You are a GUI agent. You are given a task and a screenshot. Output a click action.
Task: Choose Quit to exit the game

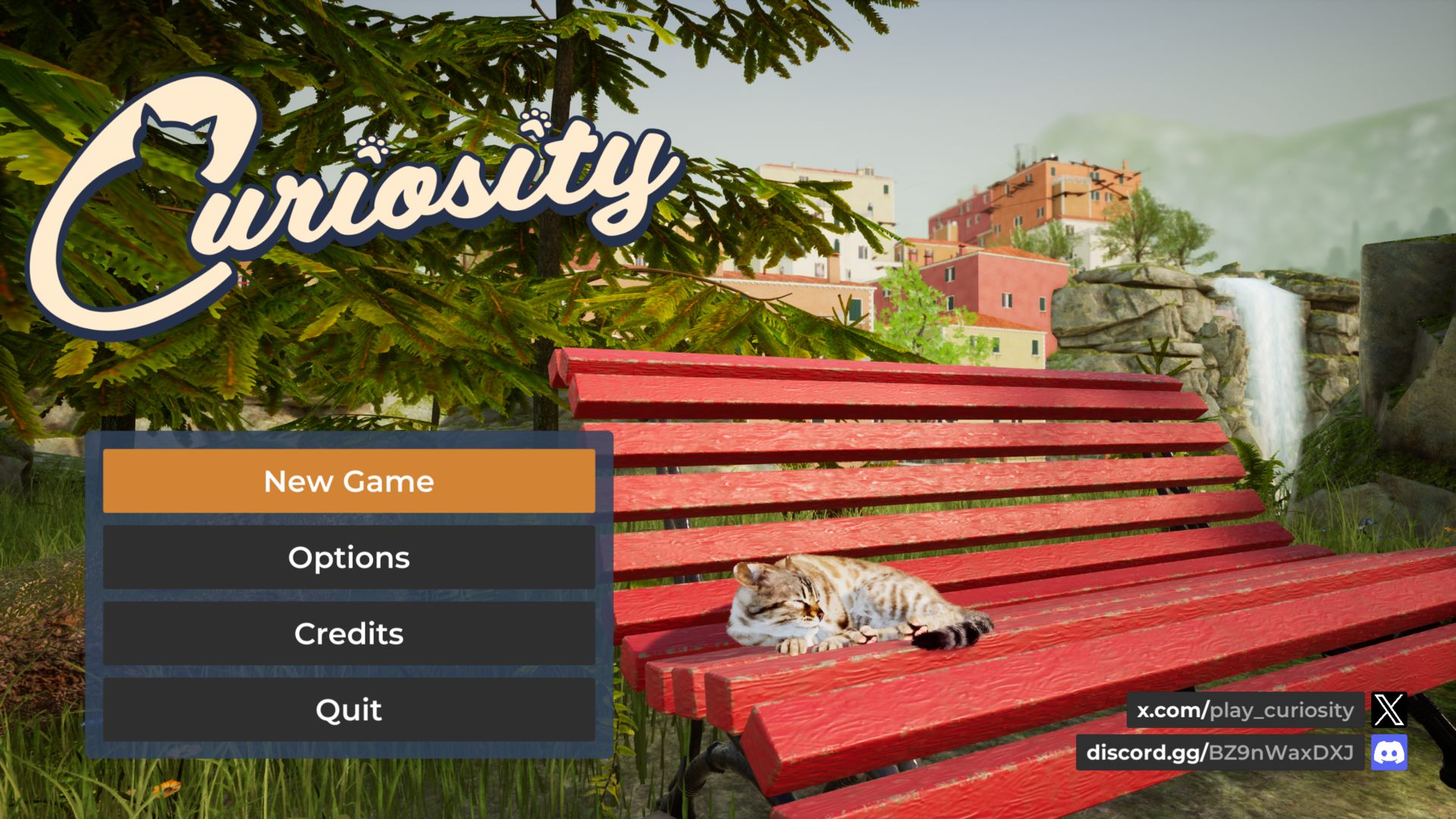coord(349,710)
